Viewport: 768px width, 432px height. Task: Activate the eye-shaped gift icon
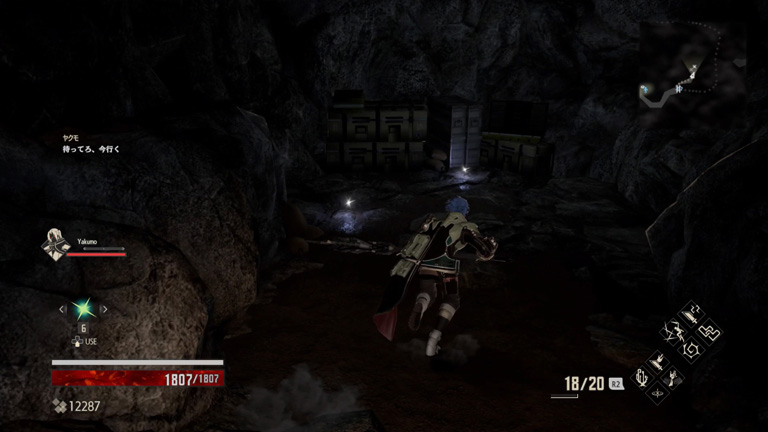point(658,393)
